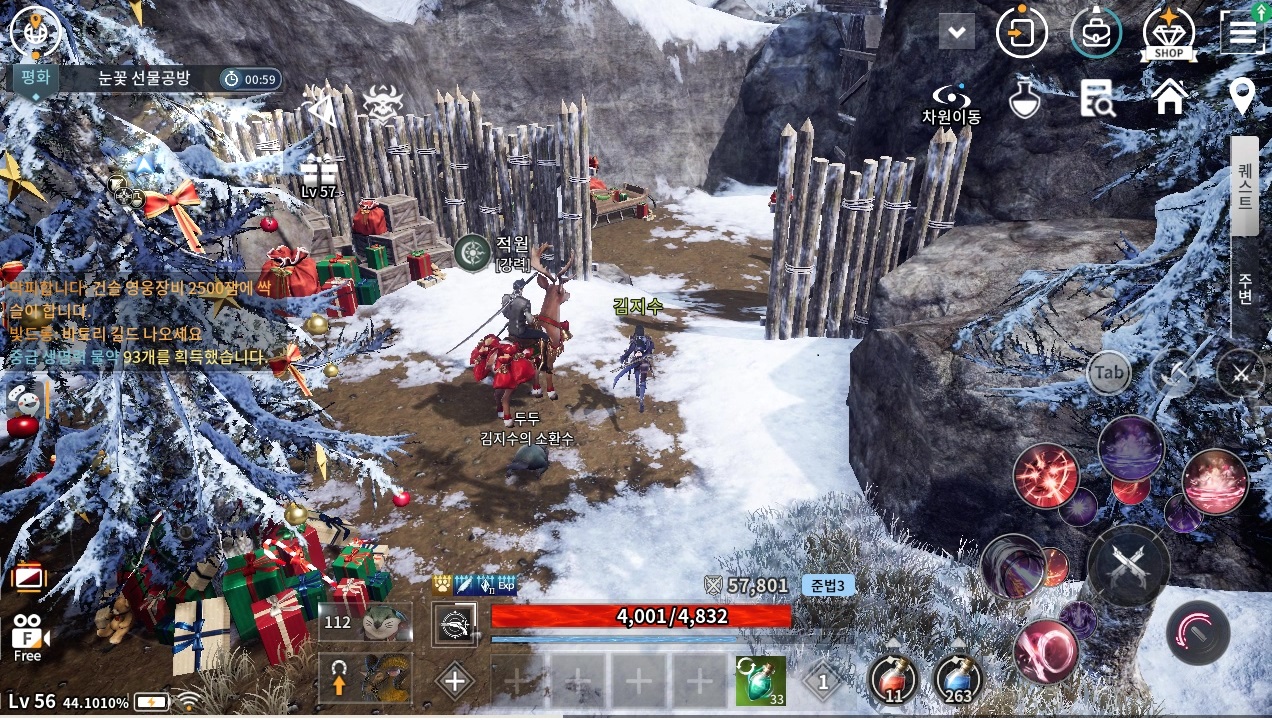
Task: Start Free video recording
Action: (x=28, y=637)
